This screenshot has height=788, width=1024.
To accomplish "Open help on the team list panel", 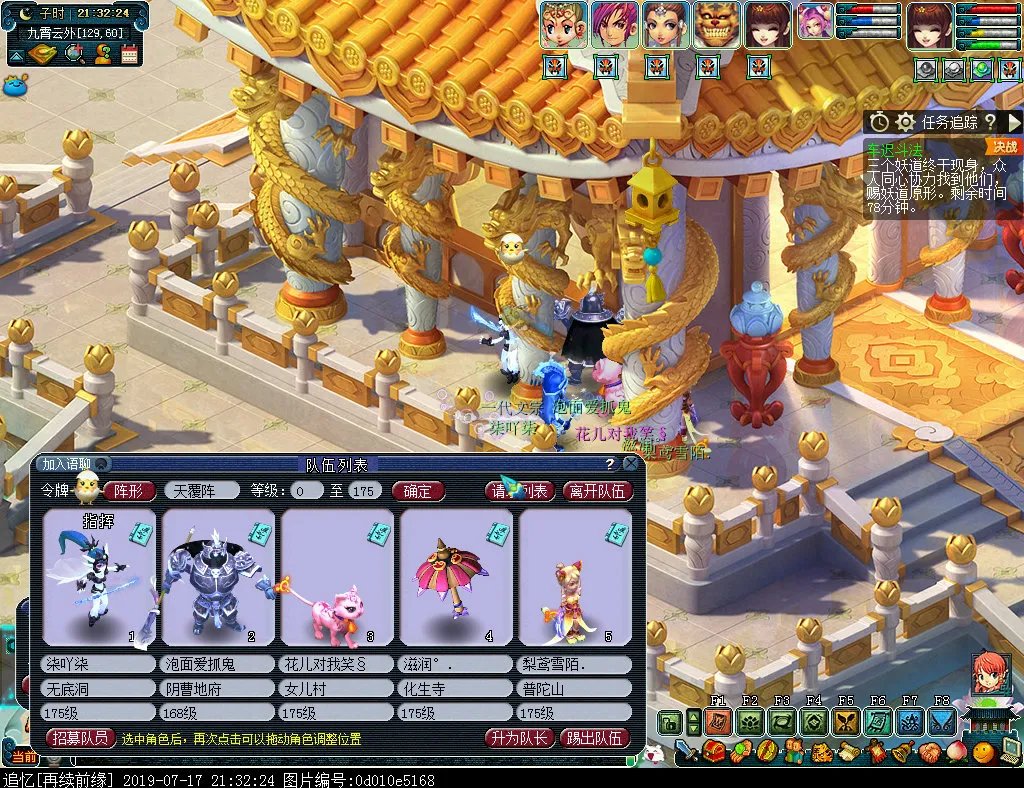I will (610, 464).
